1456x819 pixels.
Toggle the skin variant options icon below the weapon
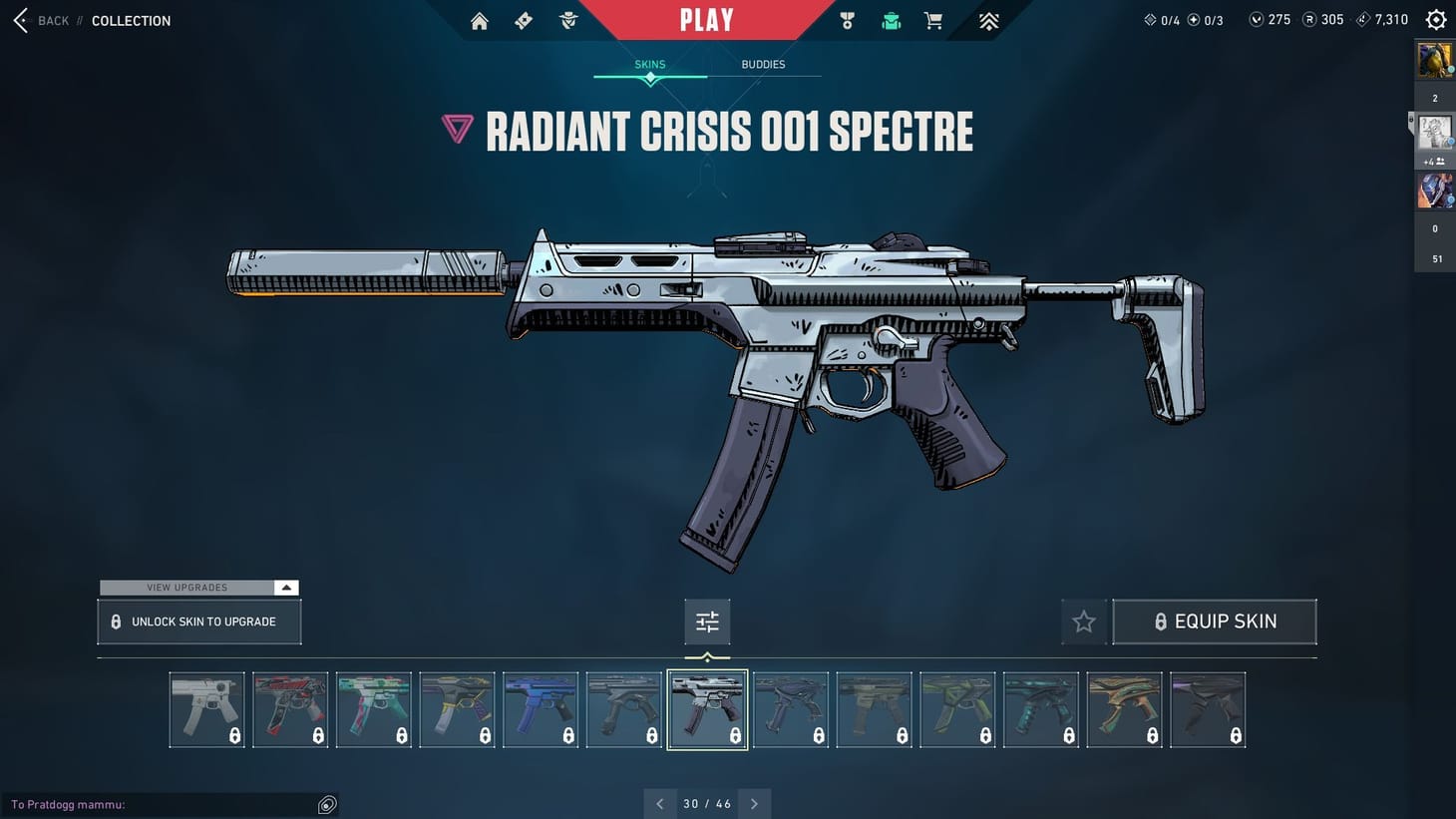point(707,620)
